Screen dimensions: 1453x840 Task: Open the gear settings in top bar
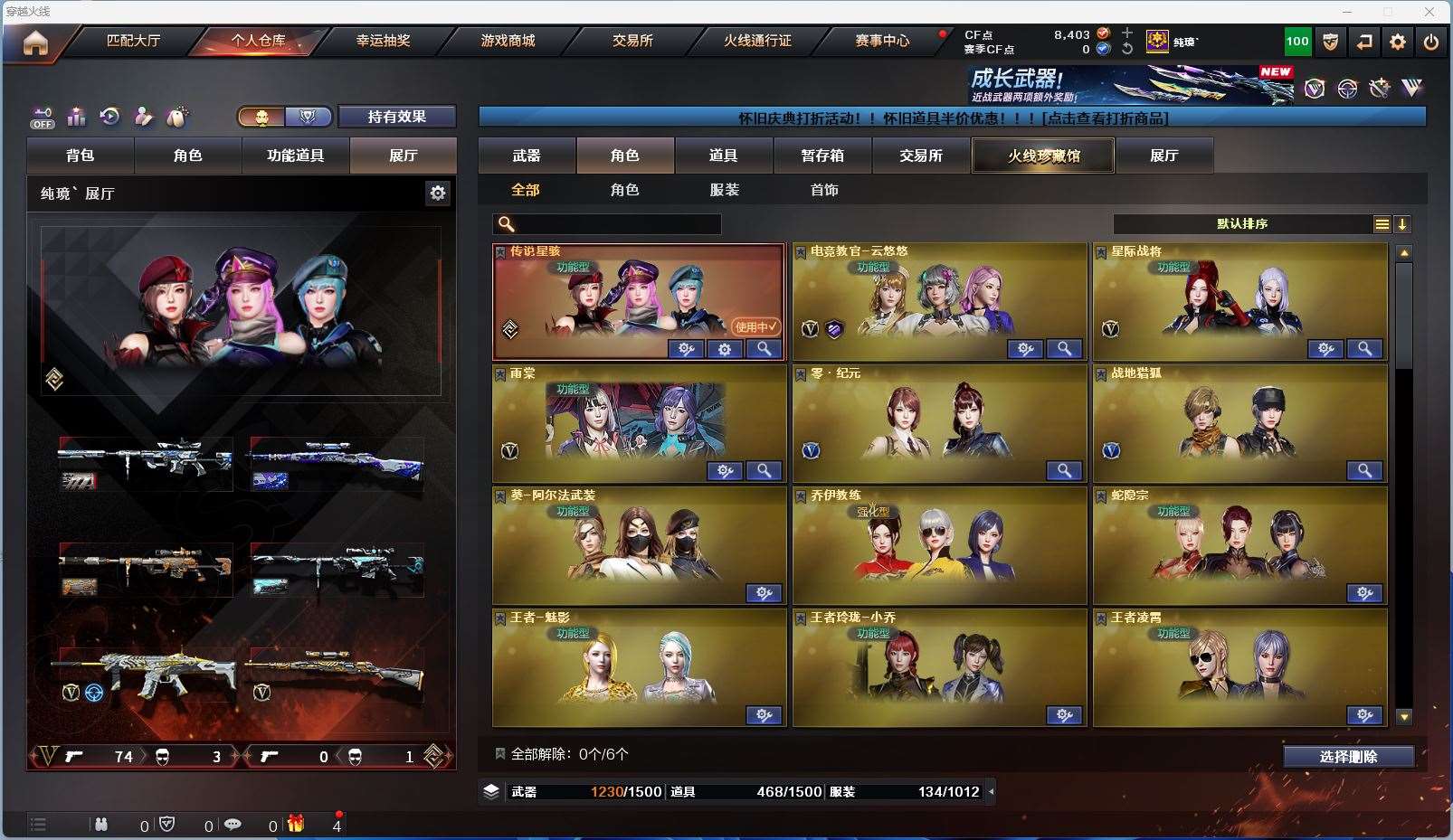tap(1398, 42)
